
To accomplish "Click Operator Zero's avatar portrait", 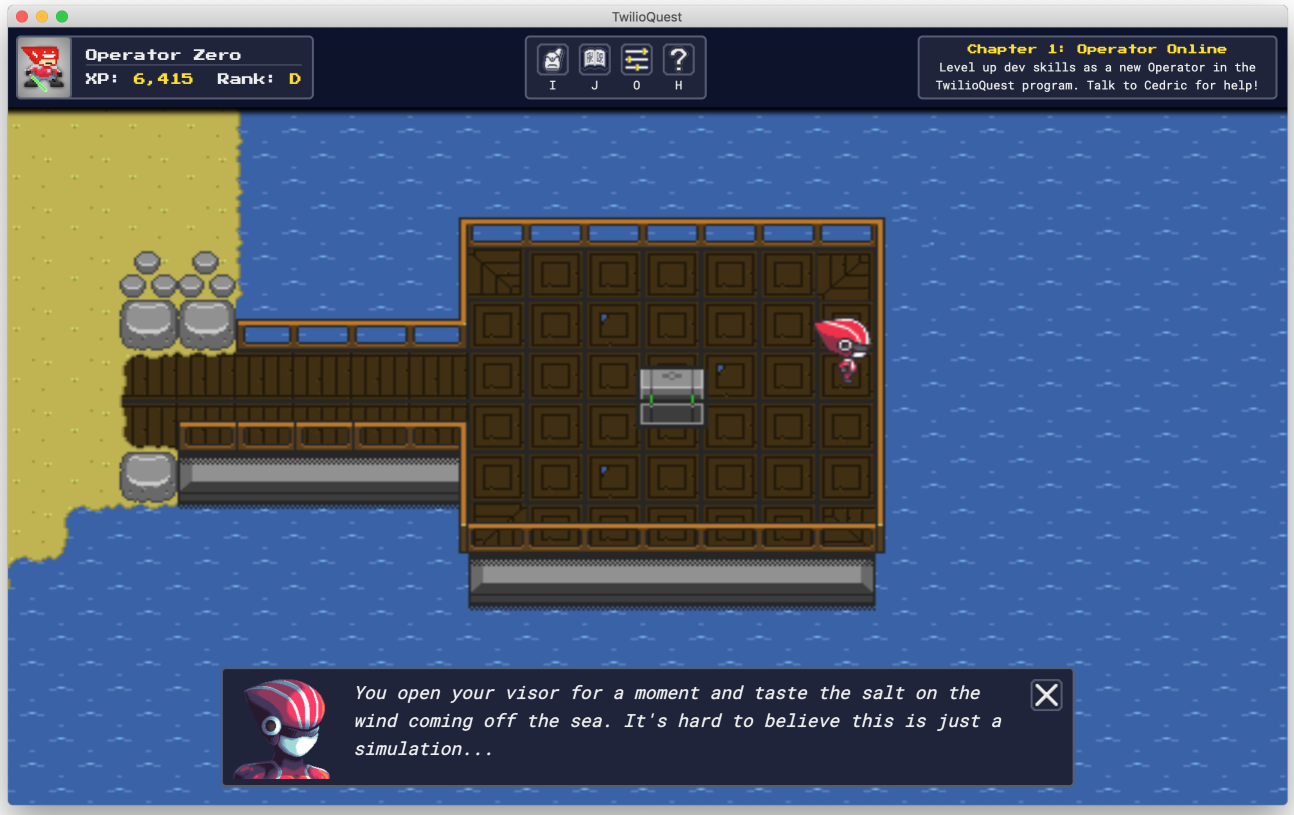I will point(41,67).
